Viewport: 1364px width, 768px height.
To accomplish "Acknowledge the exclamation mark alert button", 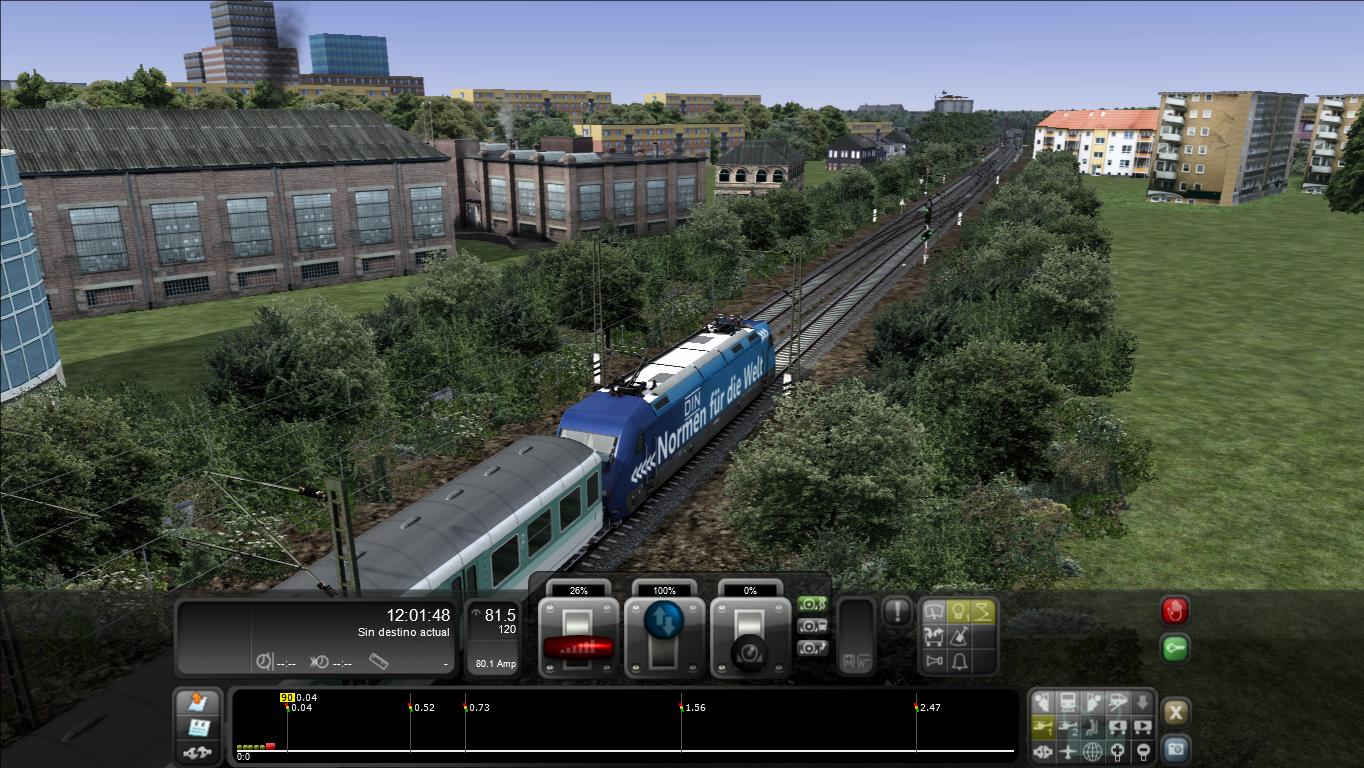I will click(897, 611).
